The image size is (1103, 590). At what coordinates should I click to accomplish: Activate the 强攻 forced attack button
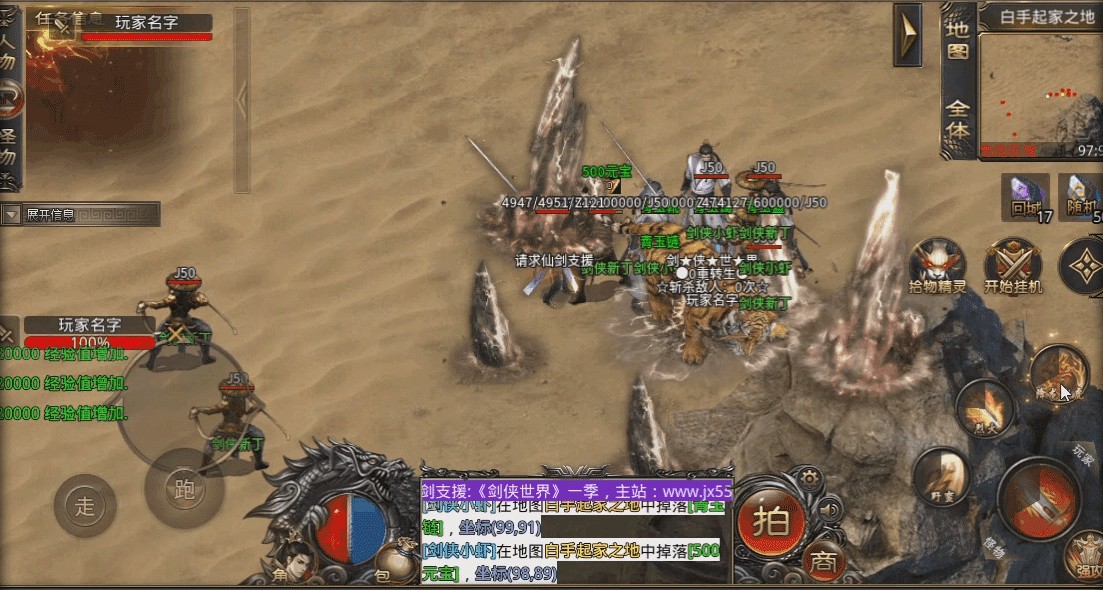(x=1085, y=557)
